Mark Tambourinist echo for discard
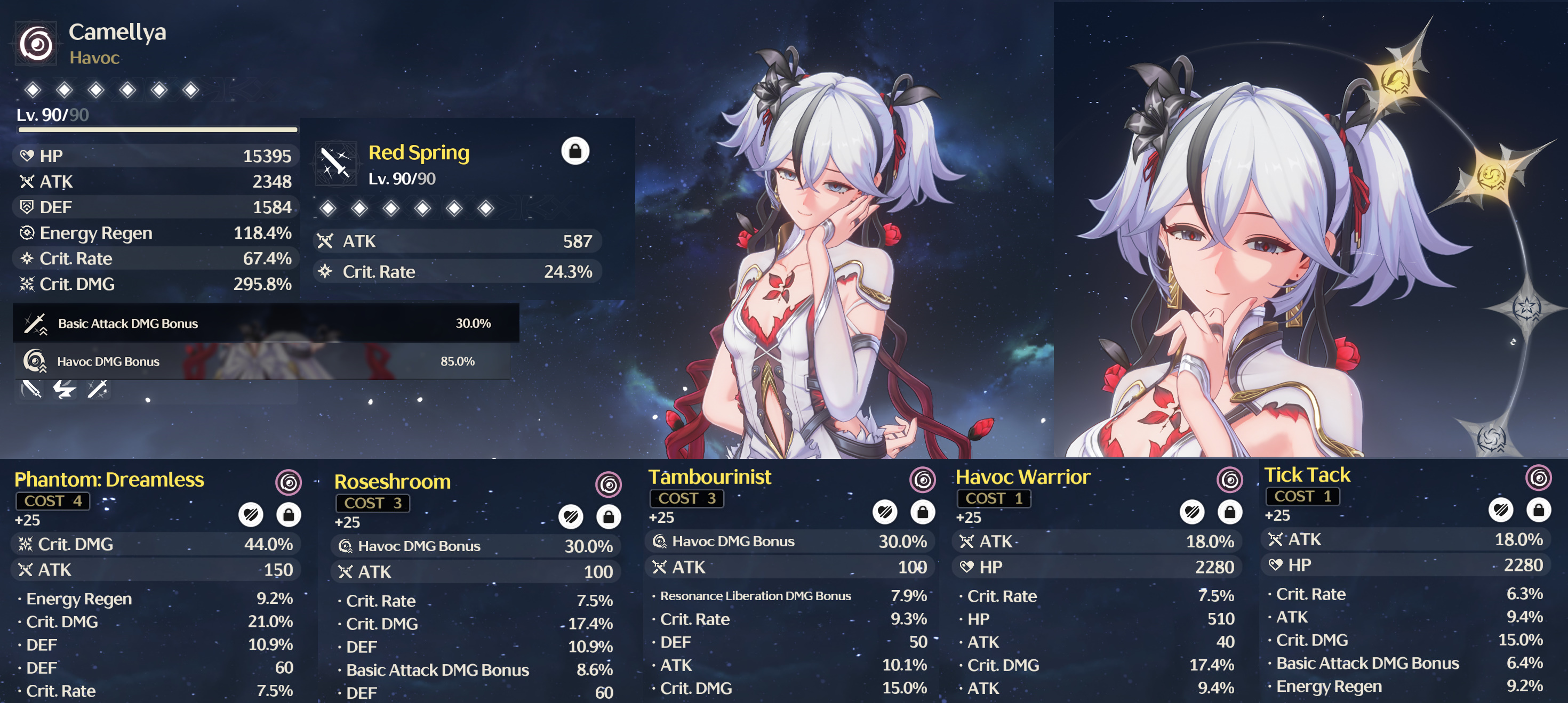 click(x=884, y=512)
